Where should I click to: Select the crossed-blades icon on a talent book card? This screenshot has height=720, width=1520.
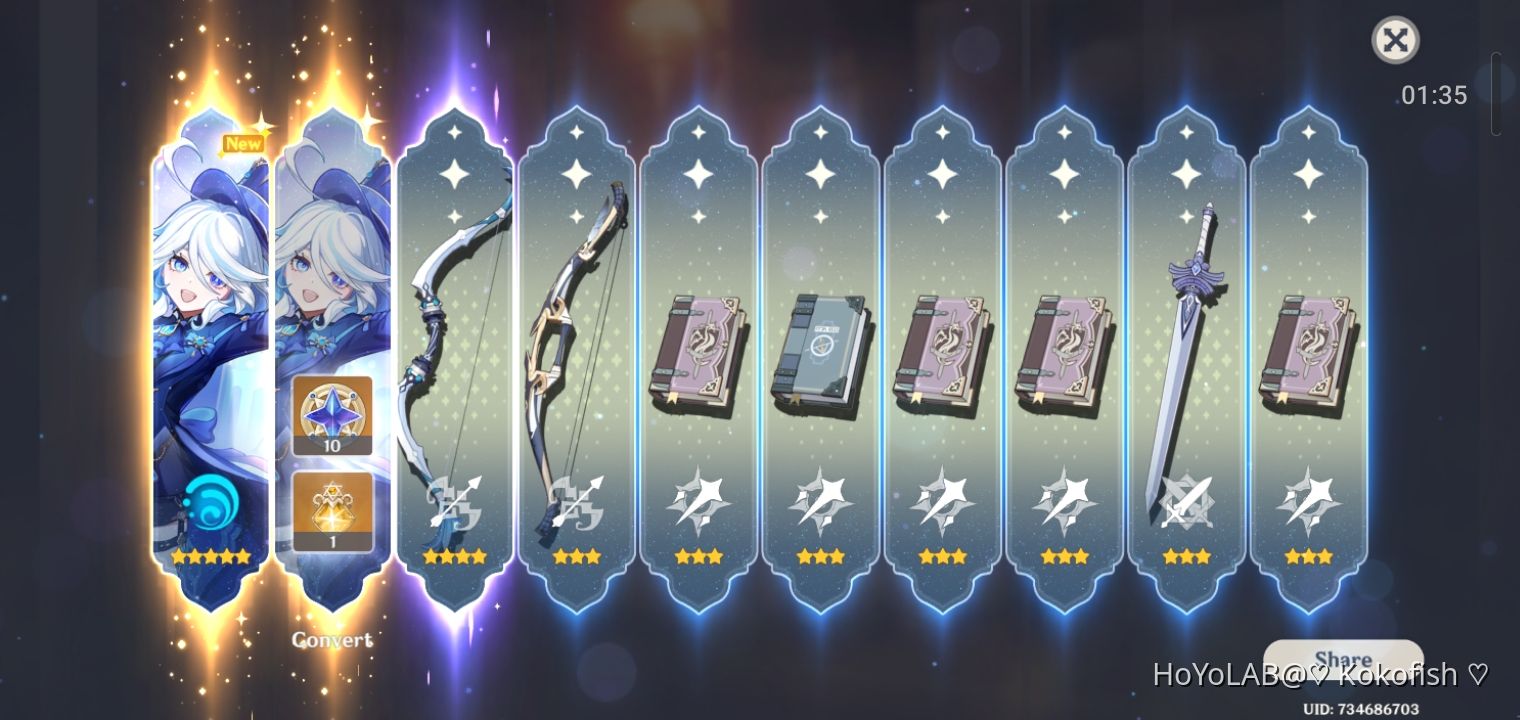(x=700, y=500)
